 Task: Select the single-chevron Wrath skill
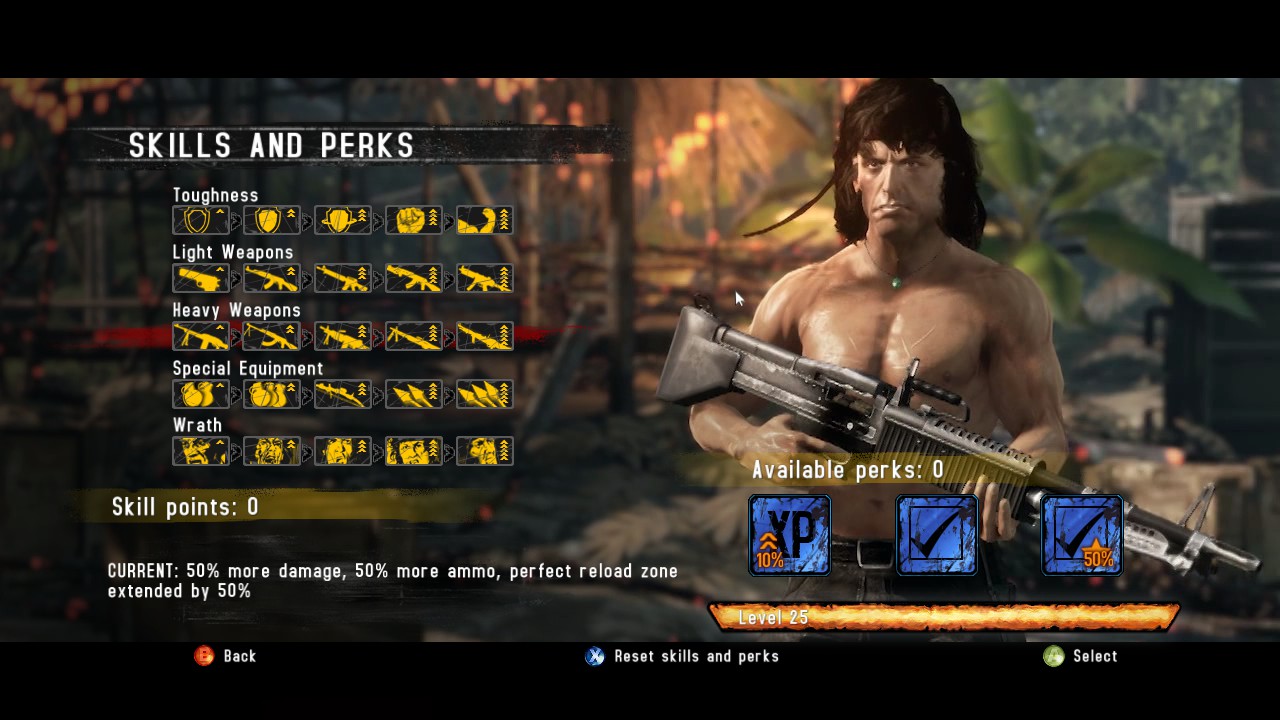[201, 451]
